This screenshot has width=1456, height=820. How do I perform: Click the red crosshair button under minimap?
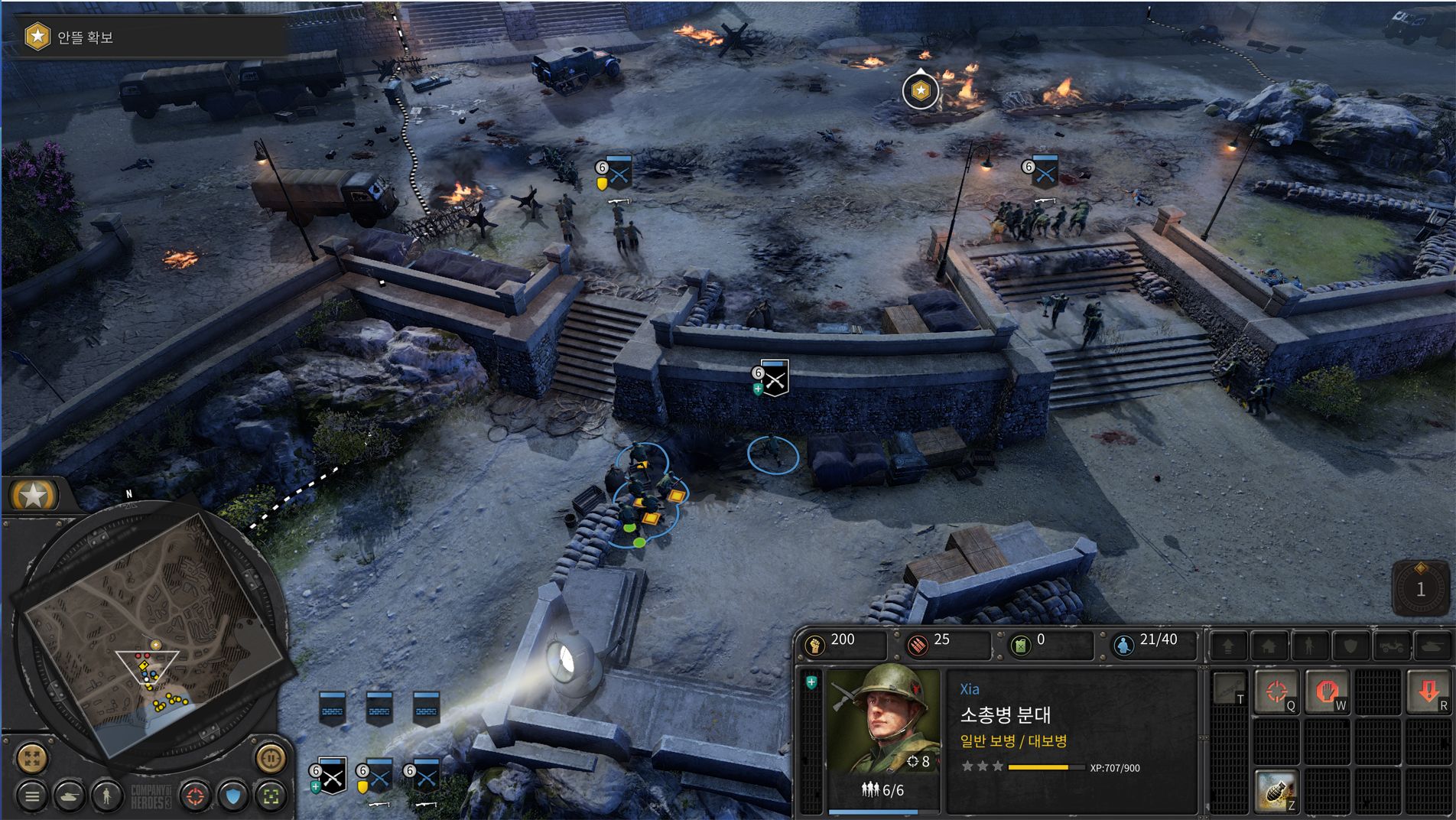click(196, 796)
